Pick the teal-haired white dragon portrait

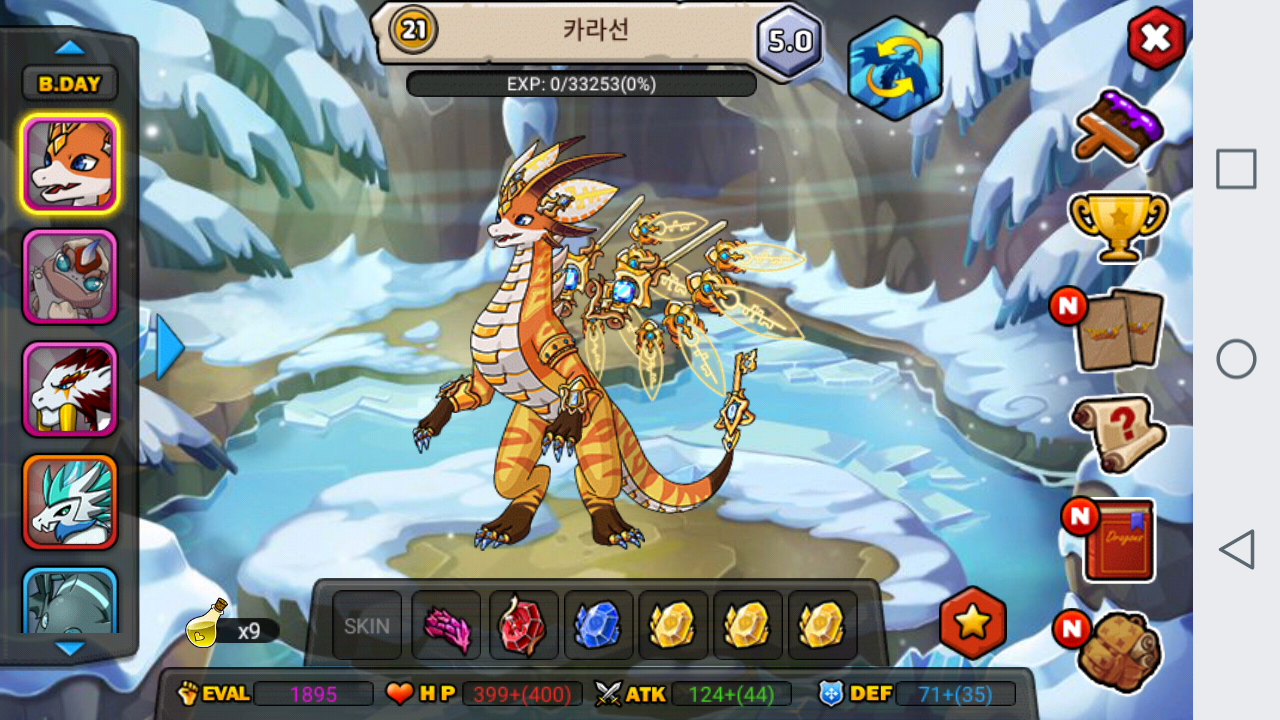70,502
